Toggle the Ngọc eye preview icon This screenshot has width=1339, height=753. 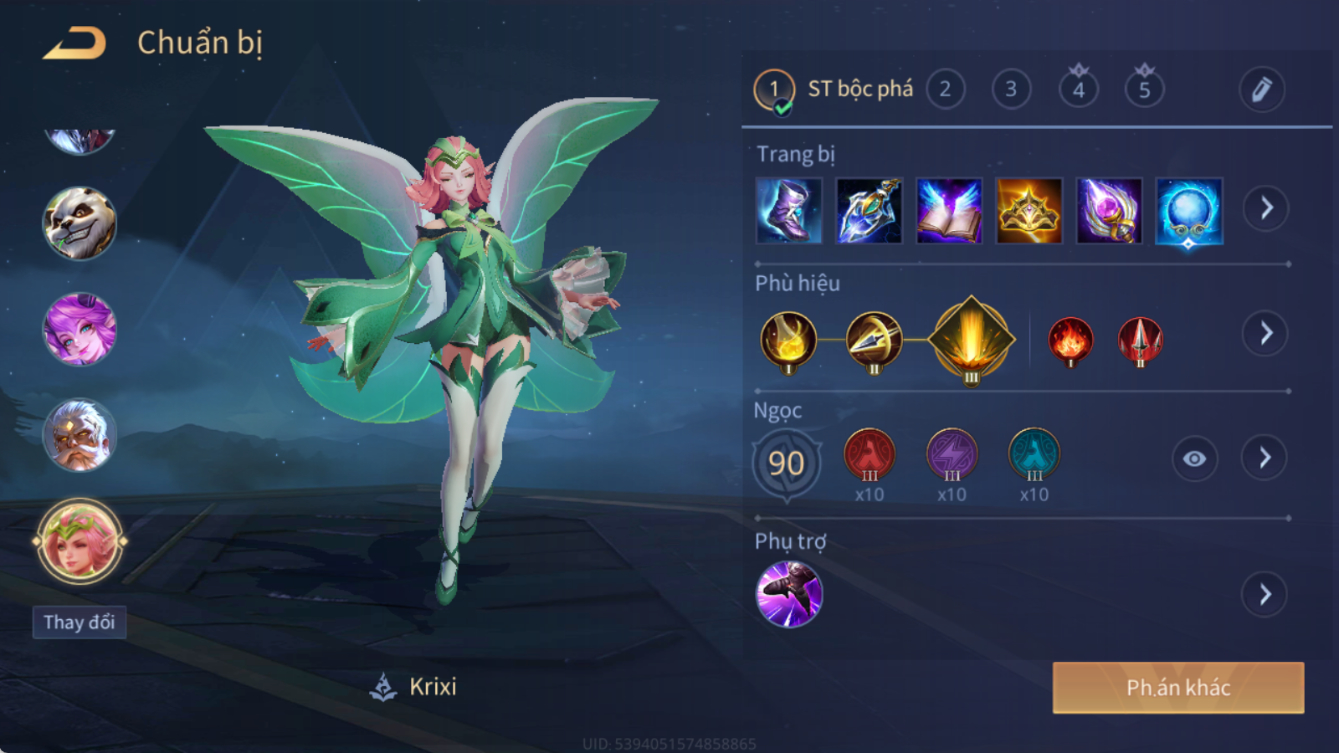[1194, 459]
